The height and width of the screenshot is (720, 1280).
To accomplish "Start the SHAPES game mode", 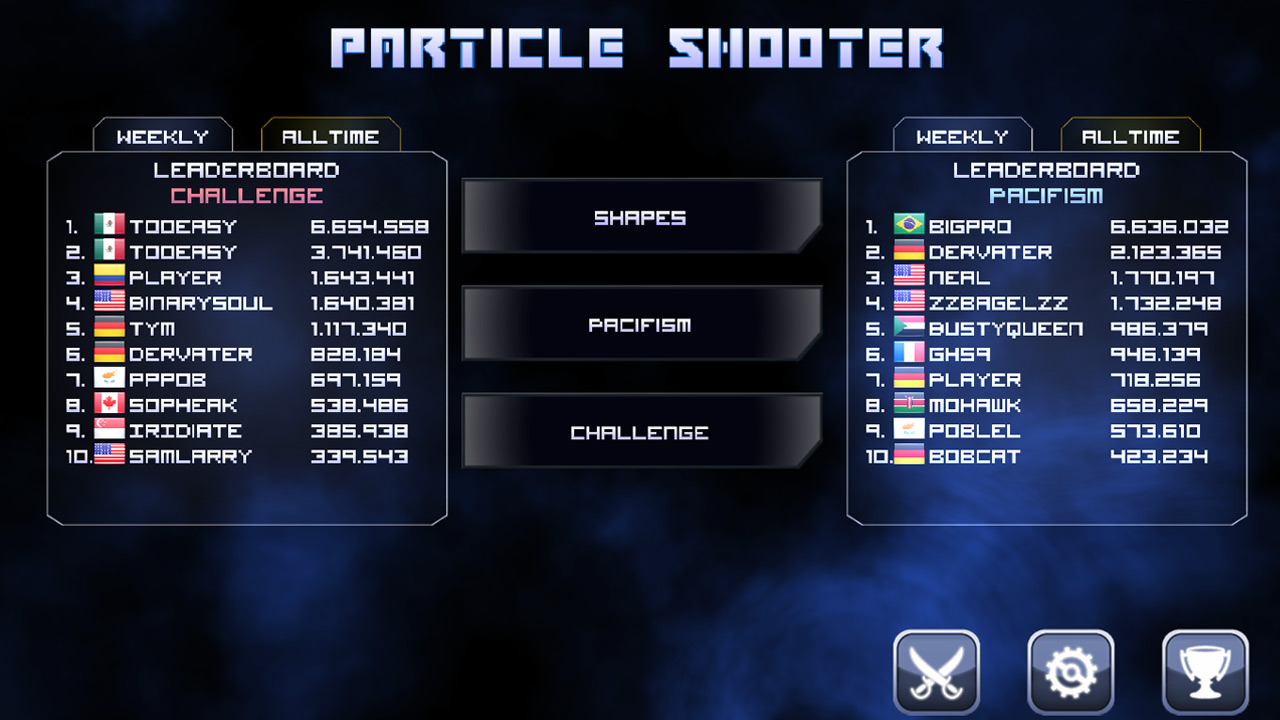I will (x=640, y=217).
